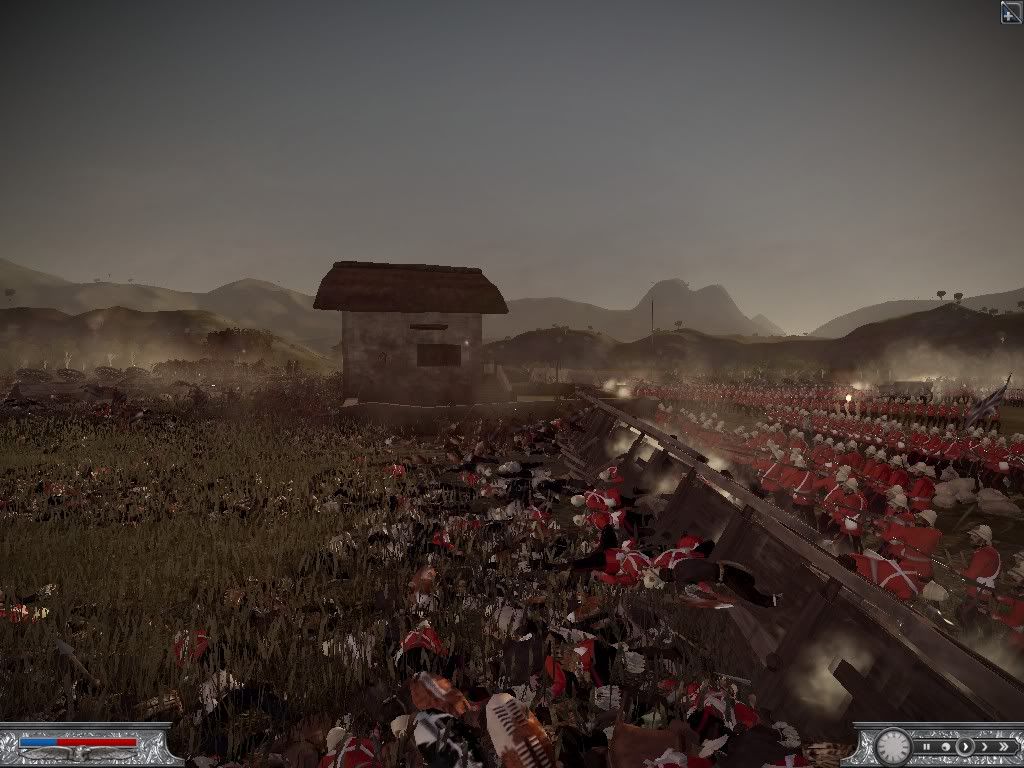Expand the interface with the plus button
This screenshot has height=768, width=1024.
(x=1010, y=11)
